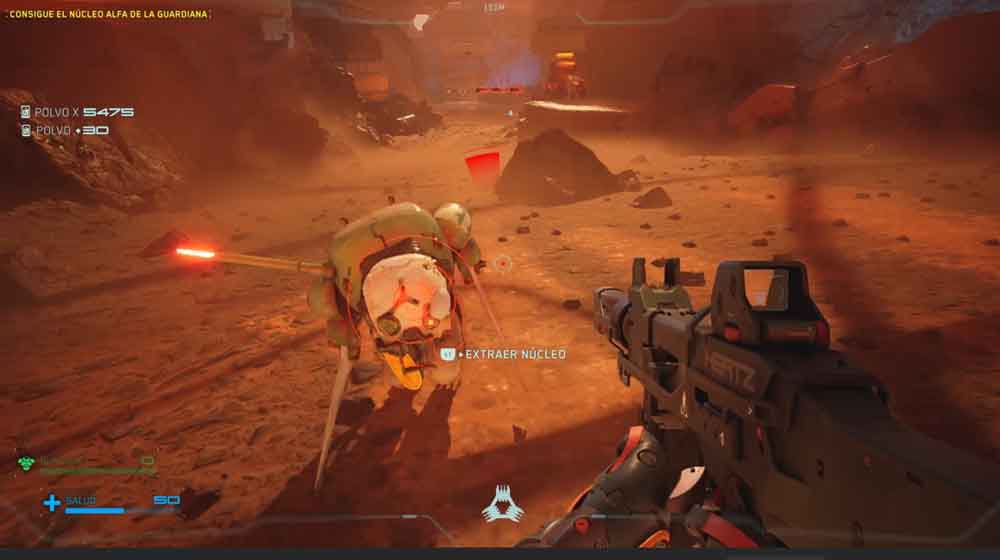
Task: Select the green companion status icon
Action: point(27,462)
